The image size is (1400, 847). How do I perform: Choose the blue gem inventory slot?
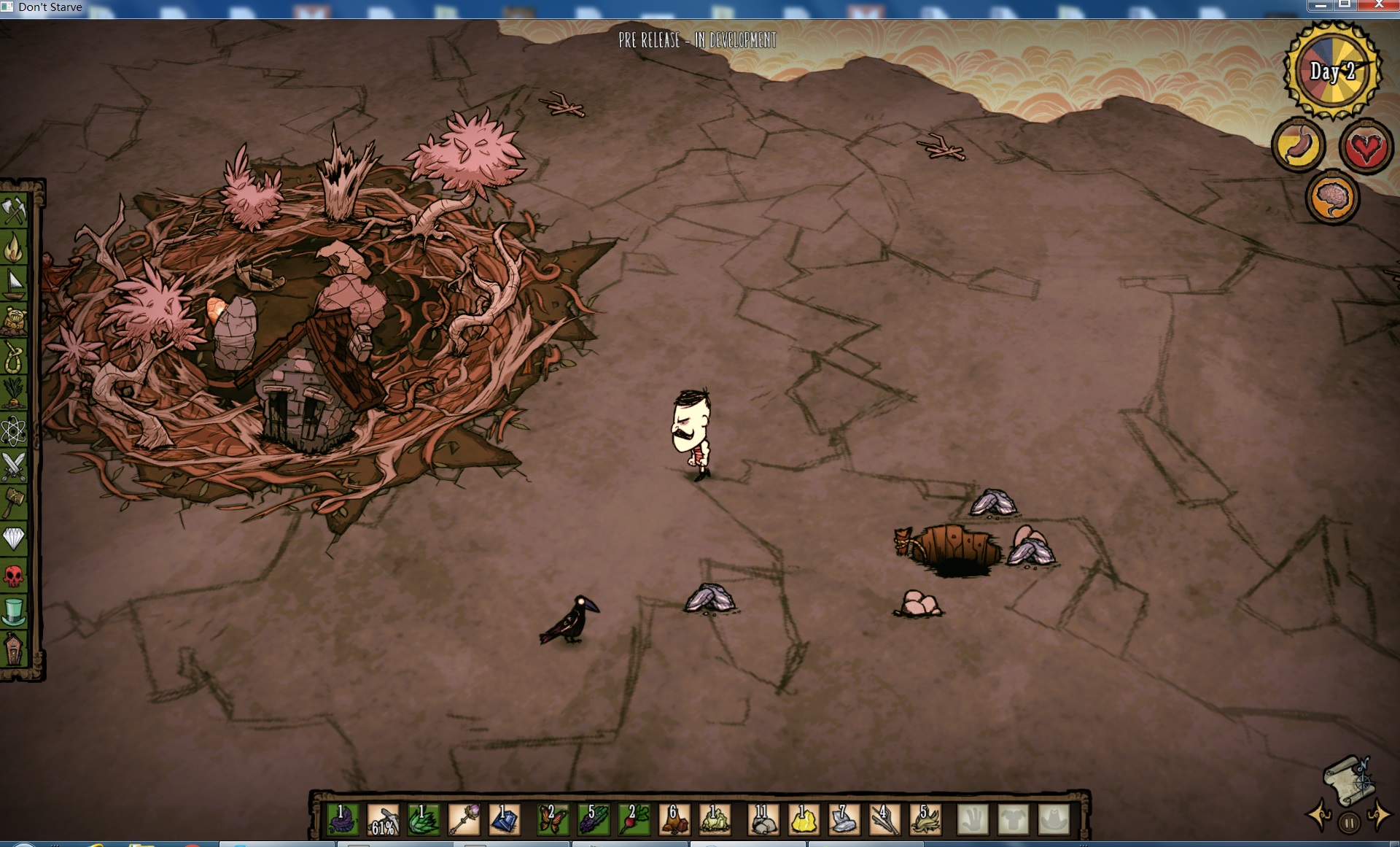(x=505, y=820)
